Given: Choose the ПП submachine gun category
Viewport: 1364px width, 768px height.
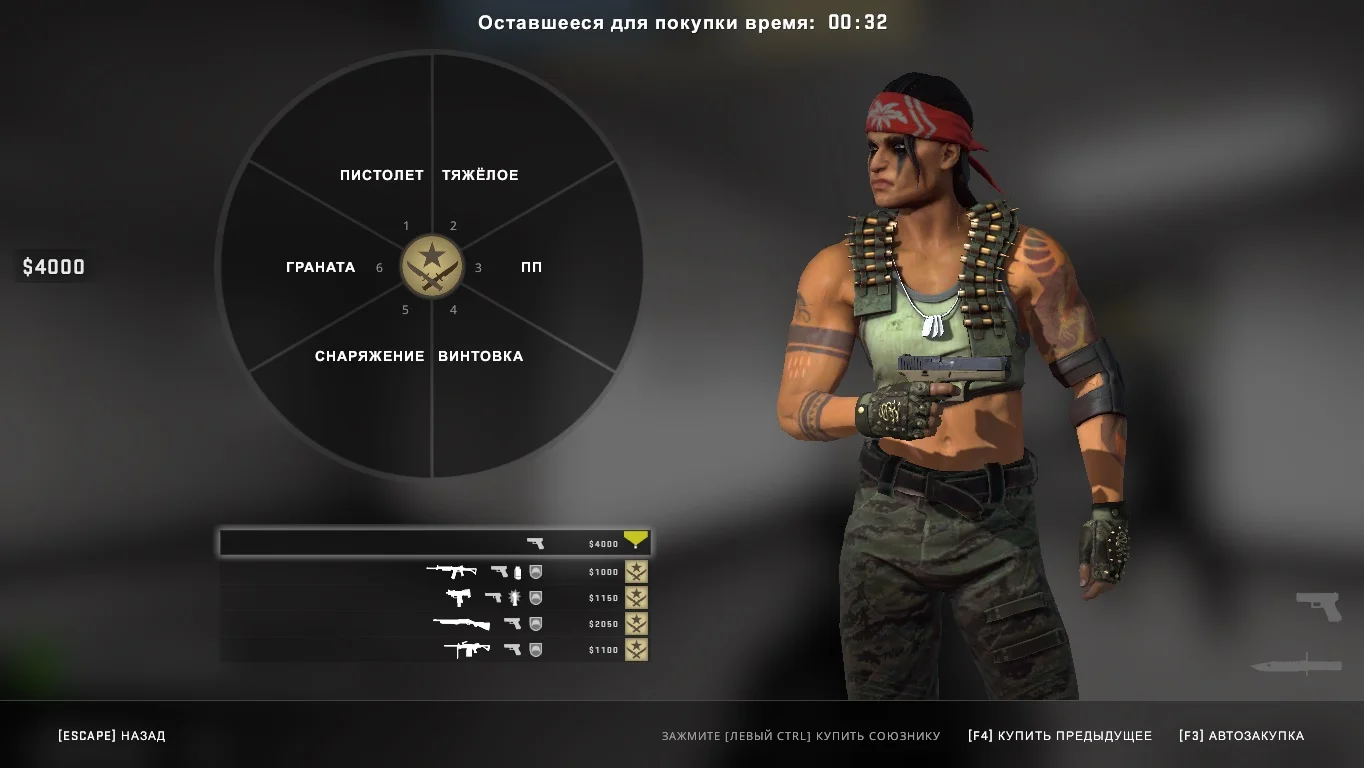Looking at the screenshot, I should pyautogui.click(x=532, y=267).
